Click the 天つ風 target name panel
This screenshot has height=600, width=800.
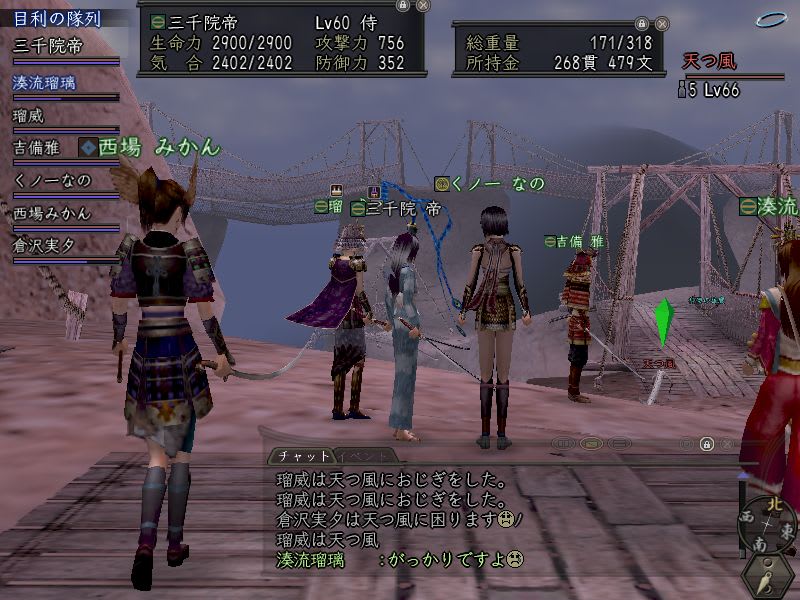pos(710,62)
